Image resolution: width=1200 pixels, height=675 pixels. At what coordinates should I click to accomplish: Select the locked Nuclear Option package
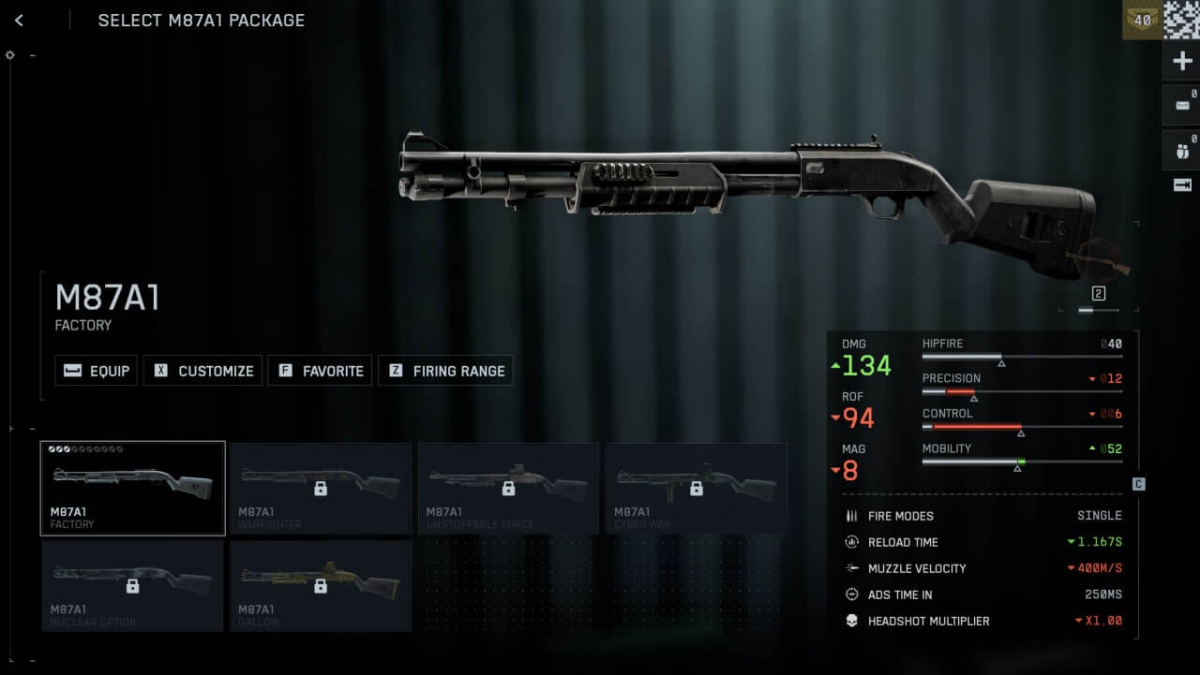(132, 586)
